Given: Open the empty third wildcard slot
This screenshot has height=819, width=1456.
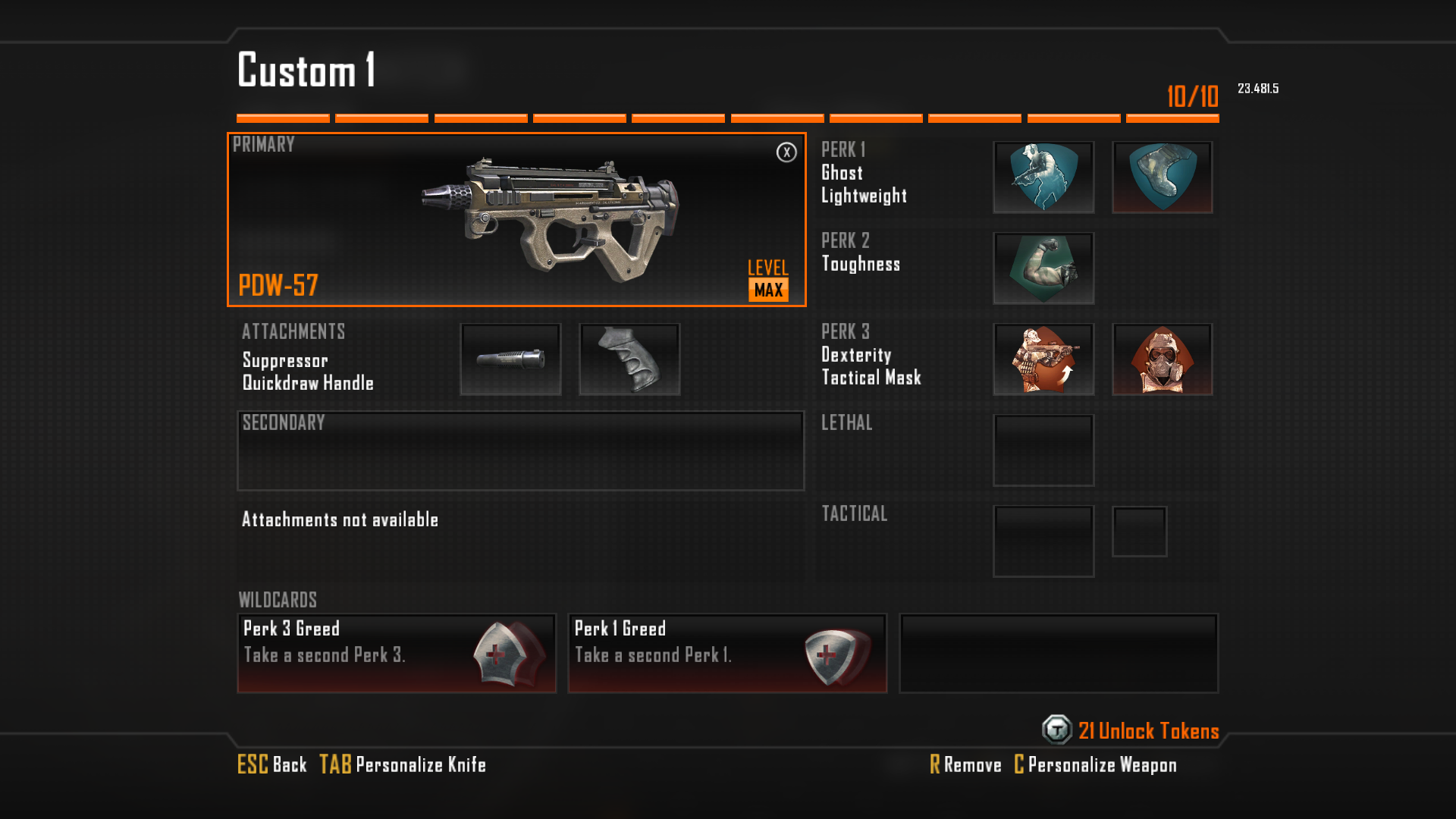Looking at the screenshot, I should (x=1059, y=653).
